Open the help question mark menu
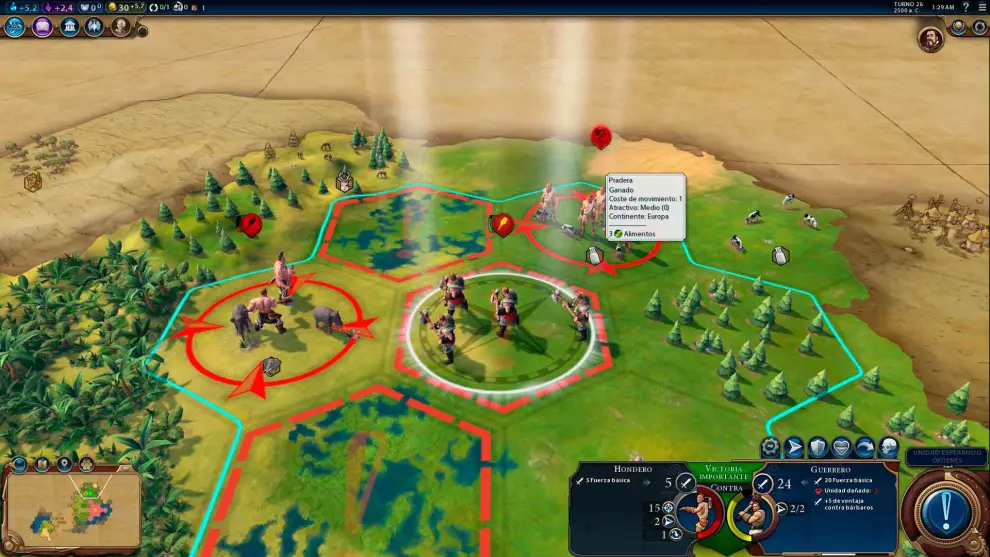Viewport: 990px width, 557px height. [965, 7]
